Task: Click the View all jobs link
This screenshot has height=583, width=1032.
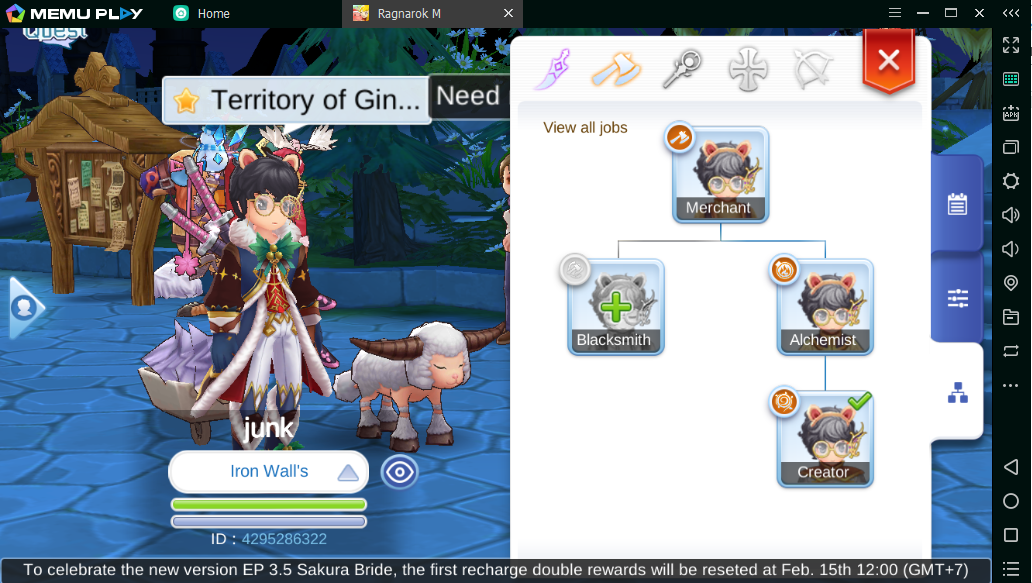Action: (585, 128)
